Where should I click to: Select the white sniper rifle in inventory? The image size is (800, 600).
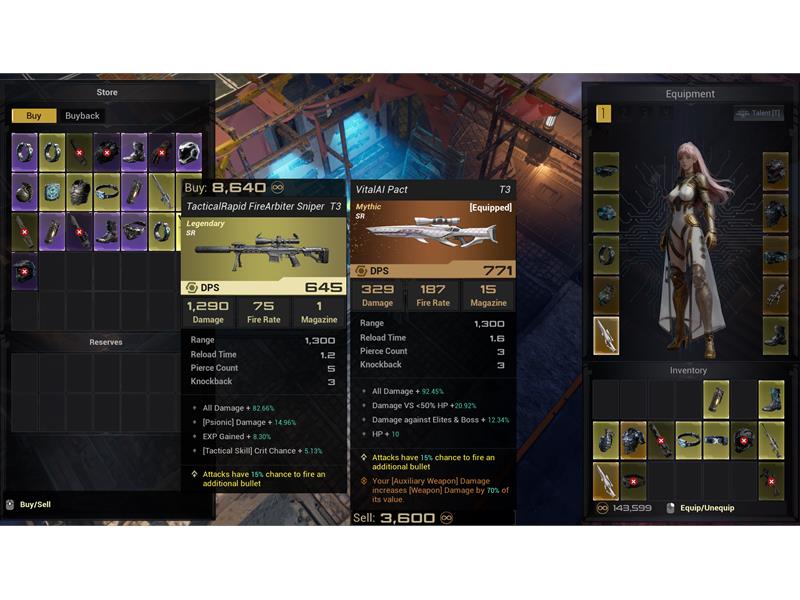click(x=606, y=480)
